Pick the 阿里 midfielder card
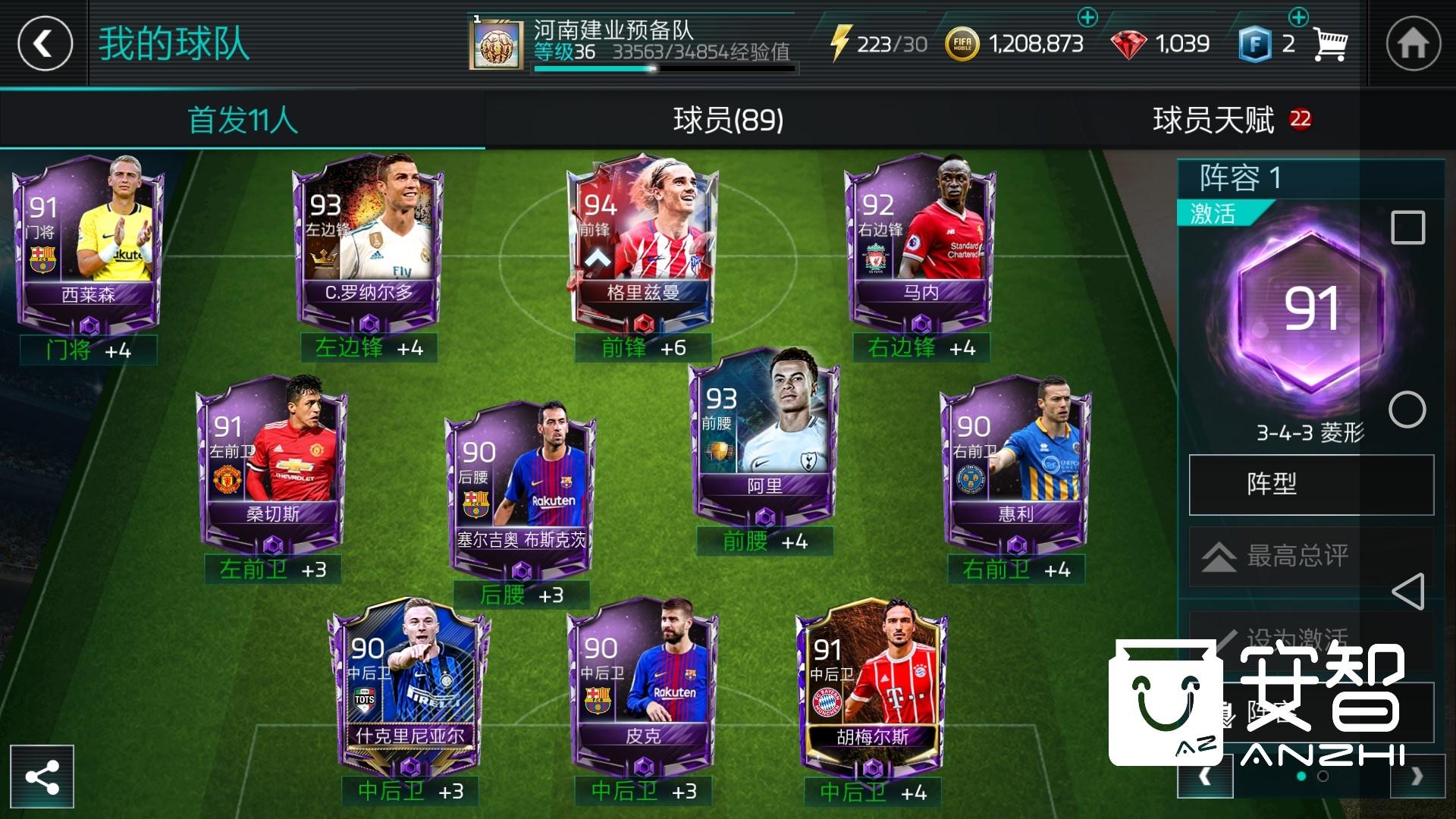This screenshot has width=1456, height=819. pos(764,432)
